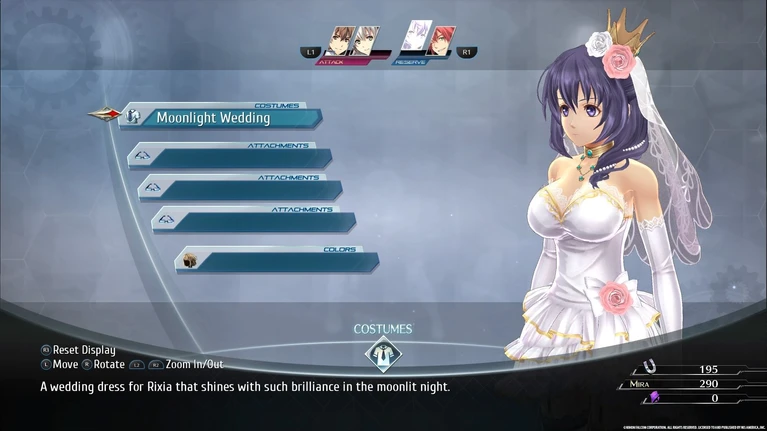Switch to the silver-haired character portrait
The image size is (767, 431).
(367, 41)
